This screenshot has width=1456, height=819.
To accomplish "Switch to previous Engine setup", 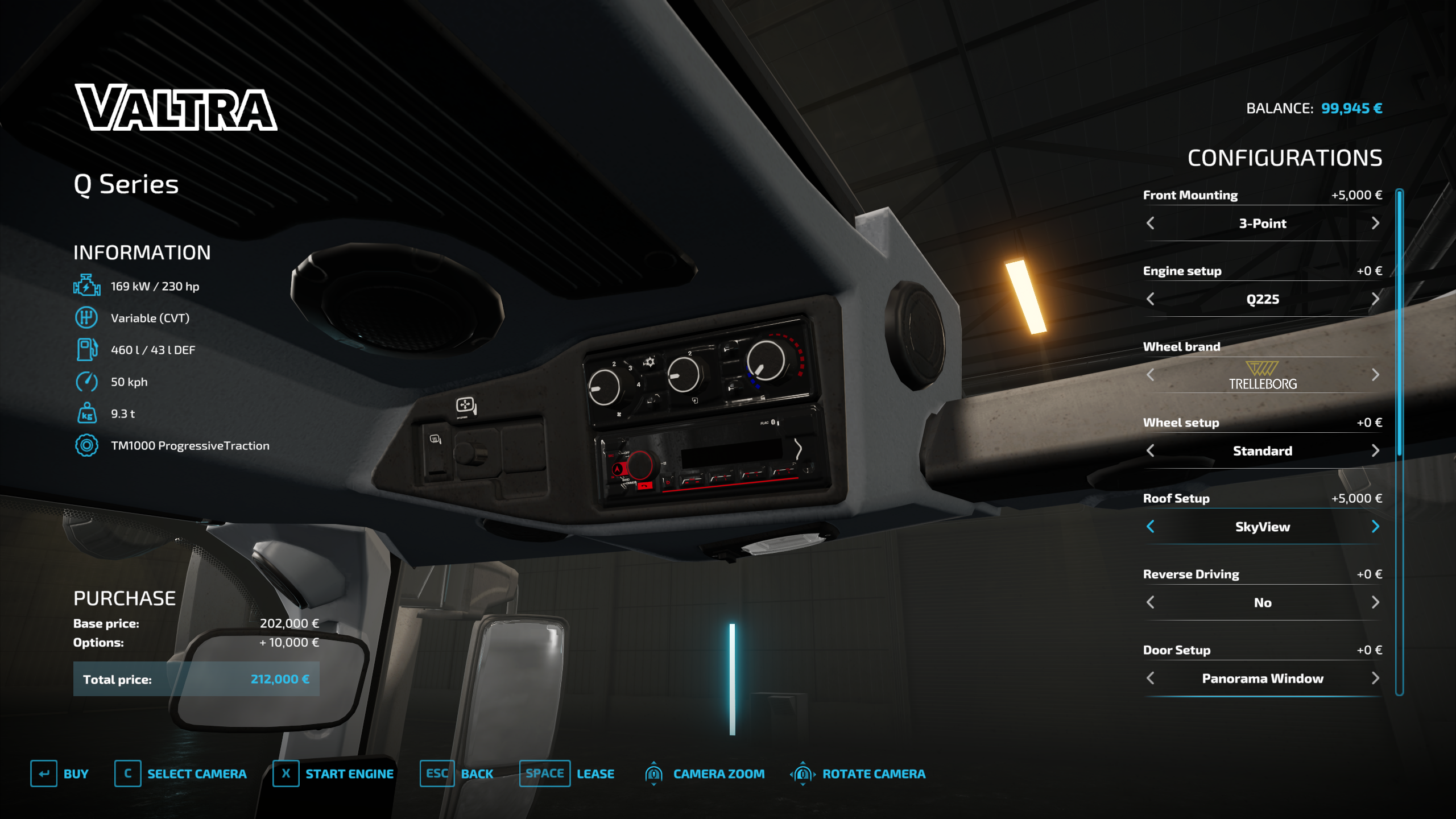I will (x=1151, y=299).
